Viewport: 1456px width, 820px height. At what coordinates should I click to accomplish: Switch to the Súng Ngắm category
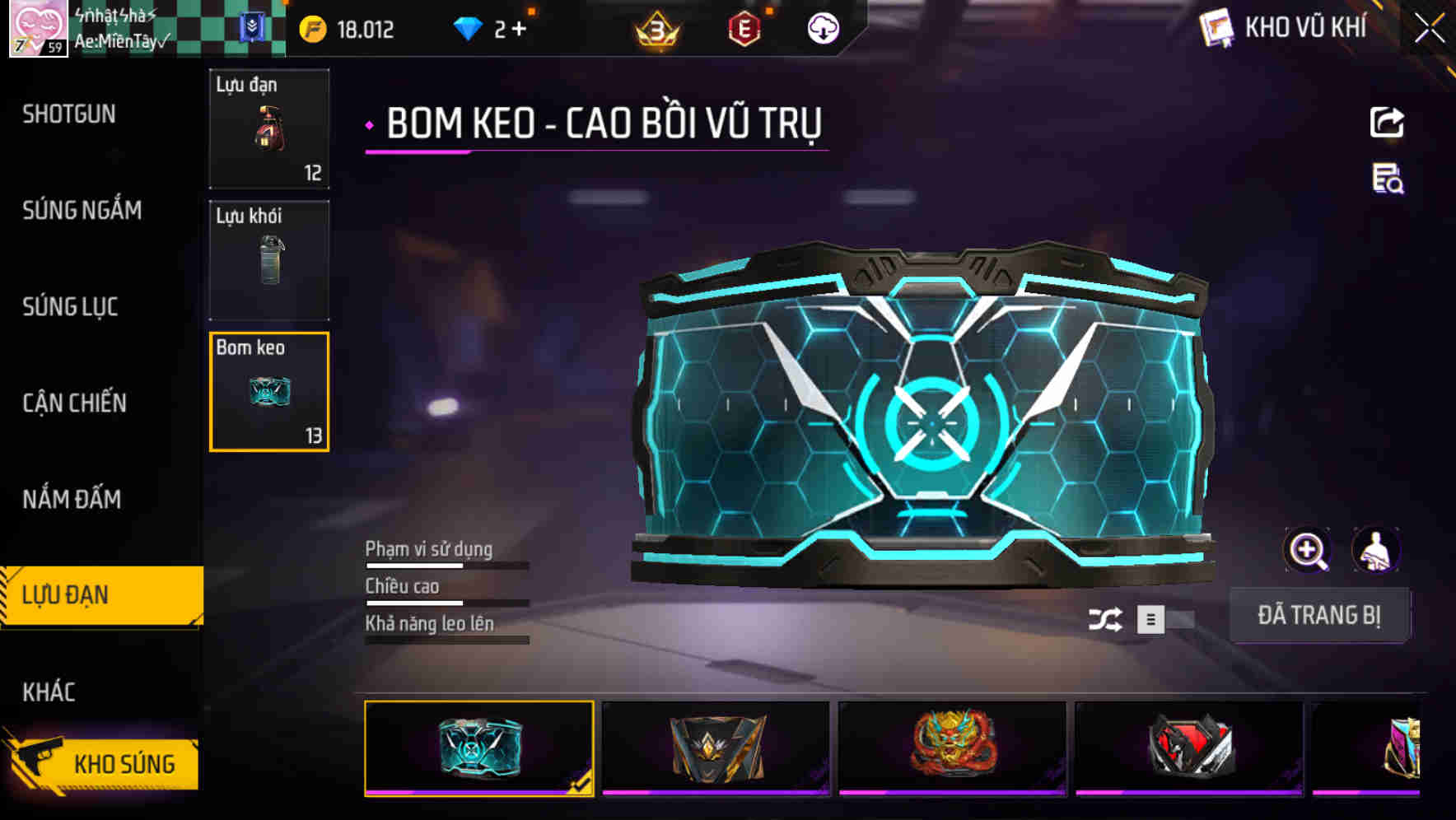[82, 211]
